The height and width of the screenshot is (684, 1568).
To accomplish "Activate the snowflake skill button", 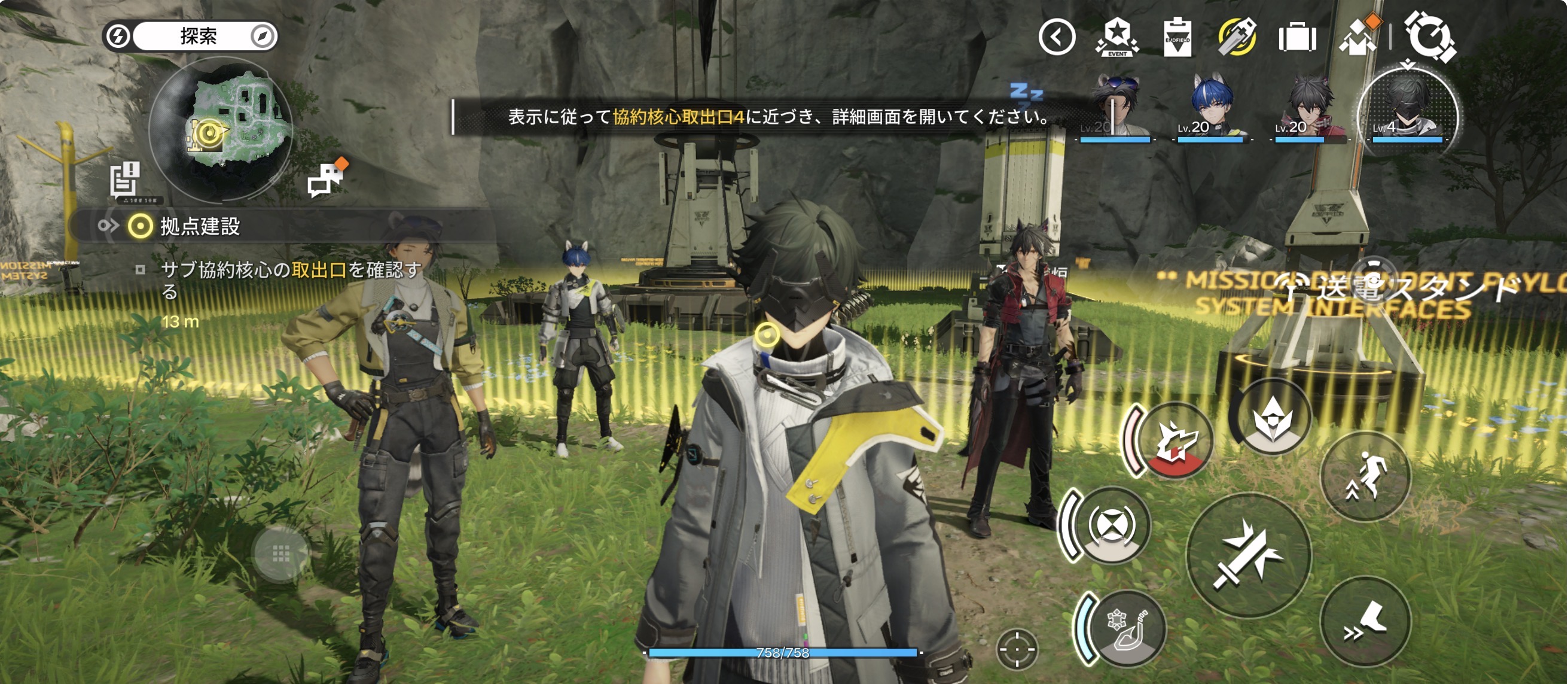I will [x=1125, y=628].
